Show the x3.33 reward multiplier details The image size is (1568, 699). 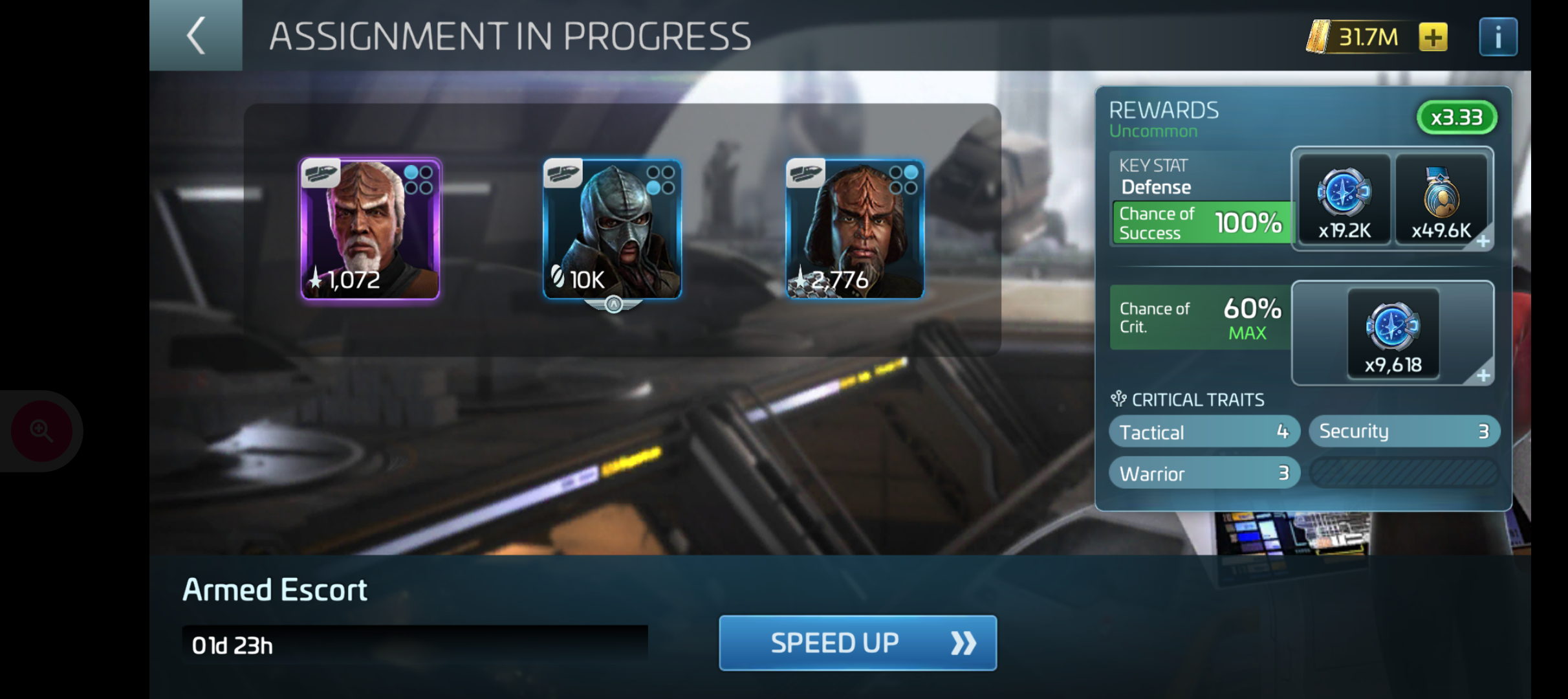1456,118
